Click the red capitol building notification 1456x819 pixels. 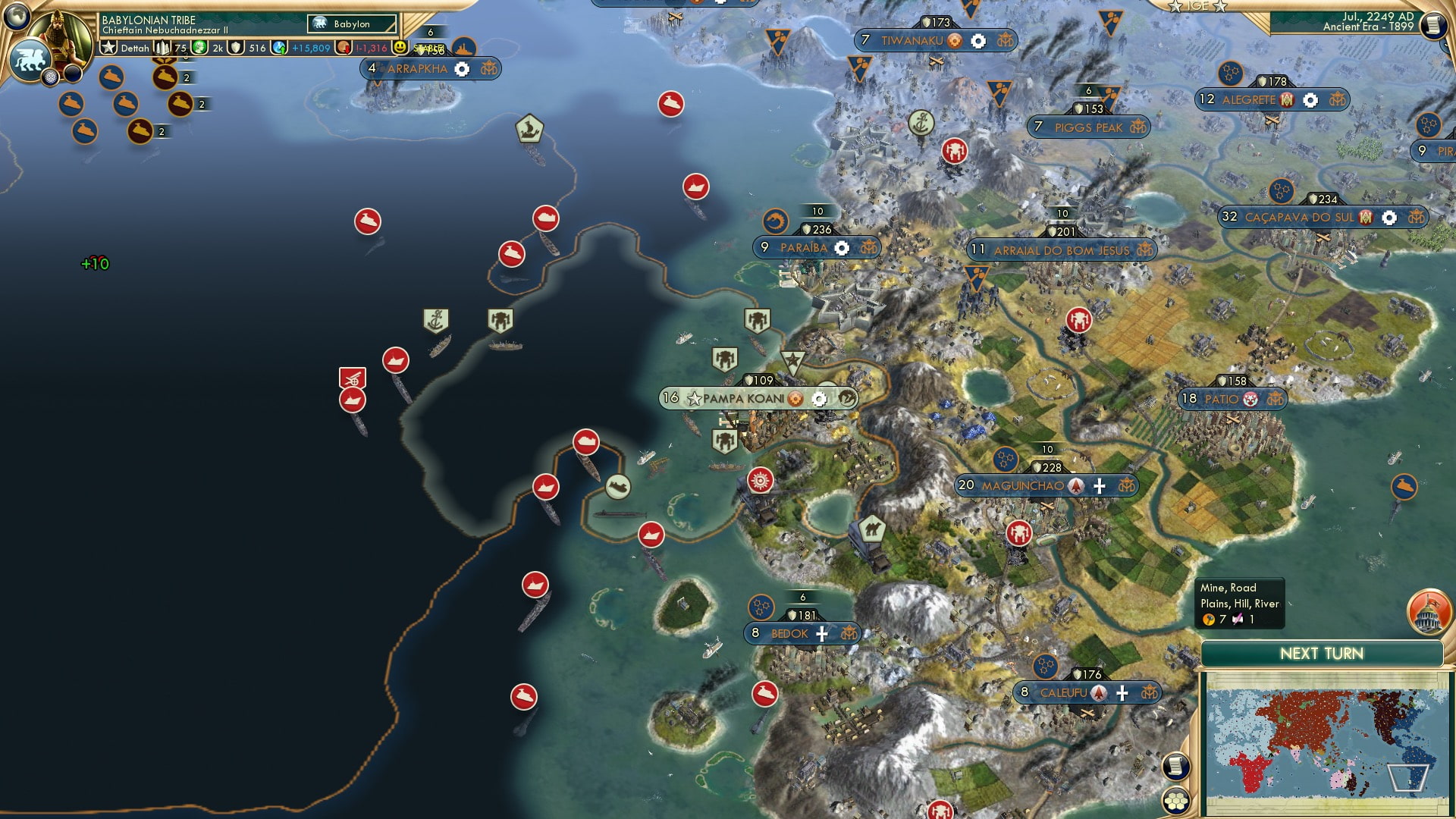pos(1427,612)
